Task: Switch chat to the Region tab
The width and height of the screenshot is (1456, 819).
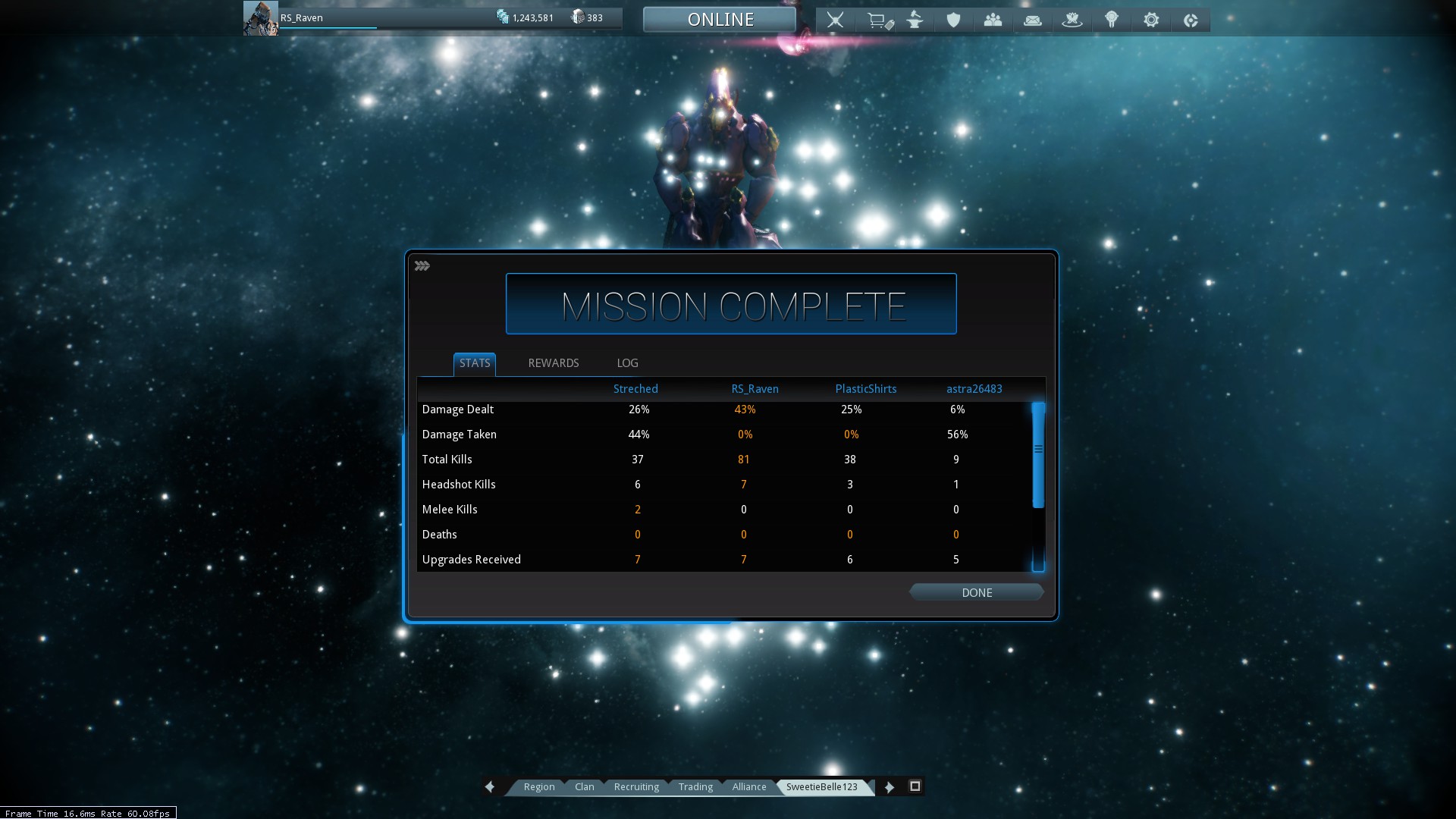Action: (x=539, y=786)
